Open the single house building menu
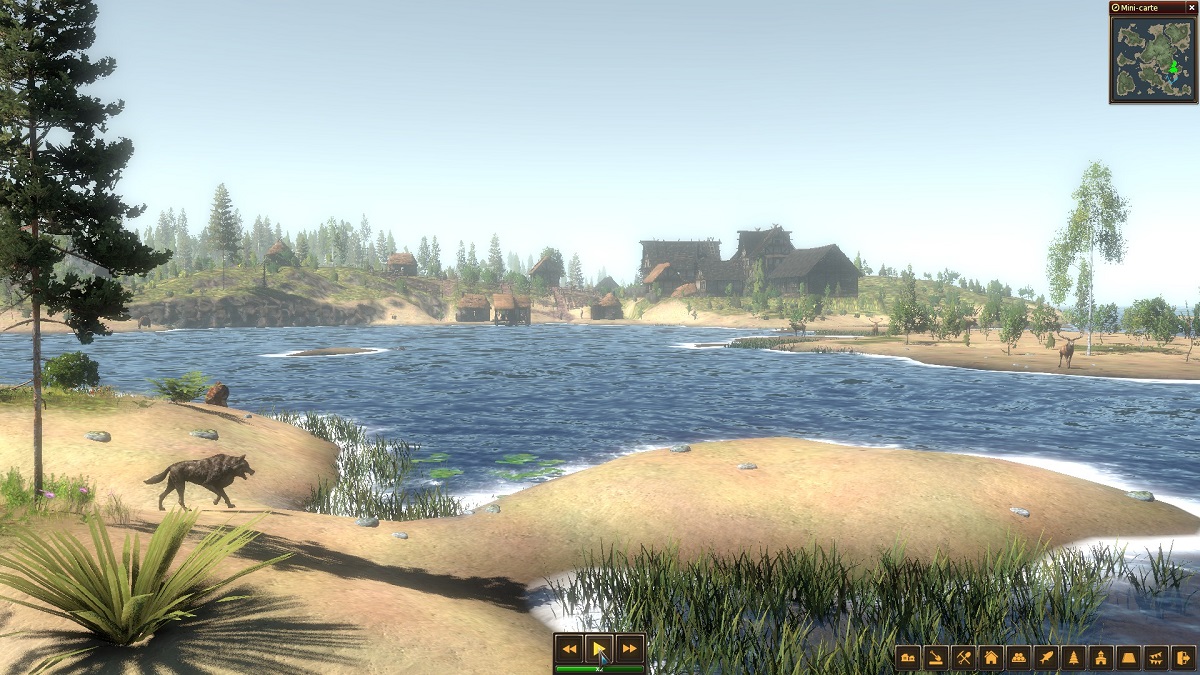Screen dimensions: 1200x675 click(991, 657)
